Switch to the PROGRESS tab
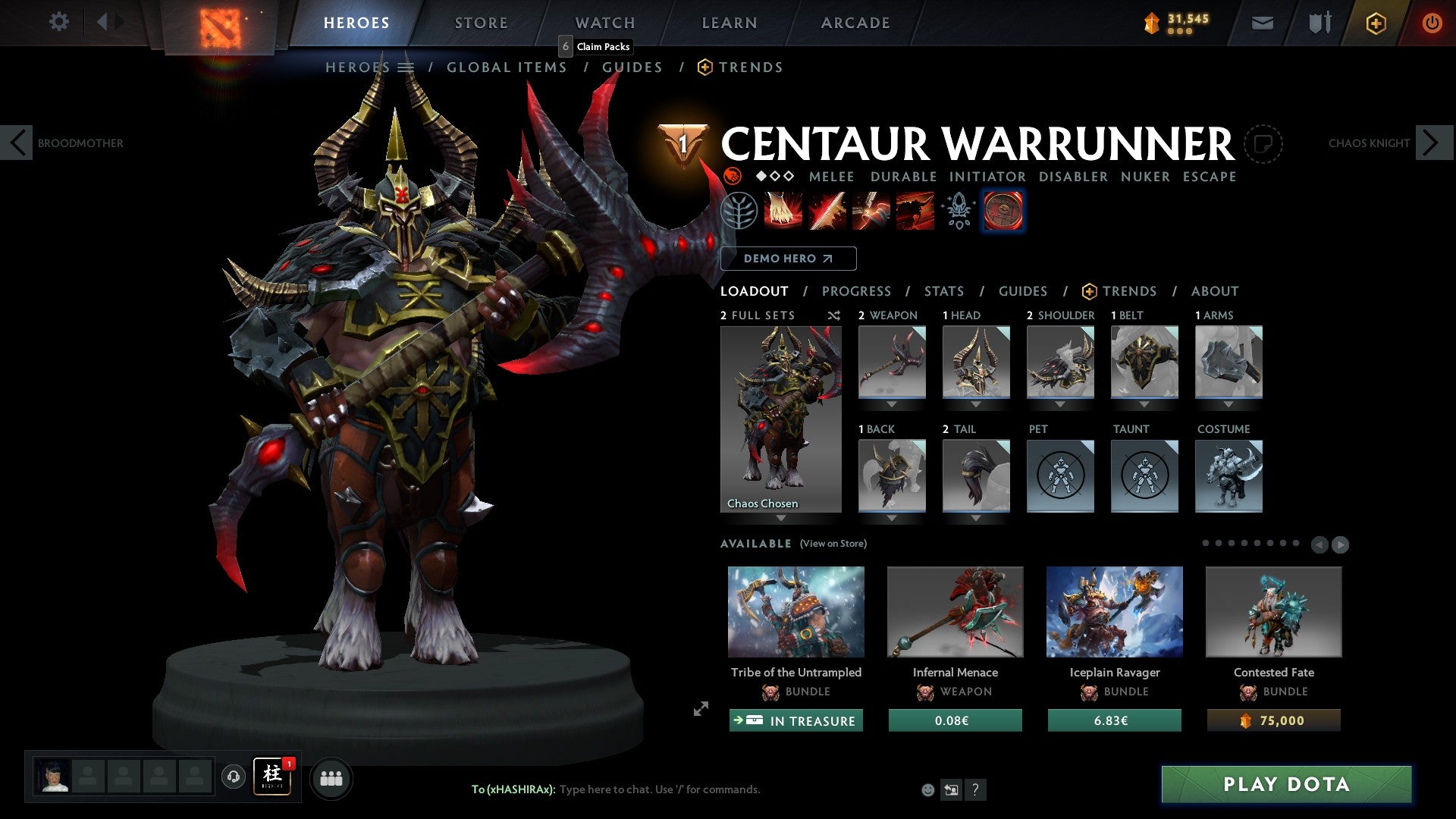The image size is (1456, 819). coord(857,290)
